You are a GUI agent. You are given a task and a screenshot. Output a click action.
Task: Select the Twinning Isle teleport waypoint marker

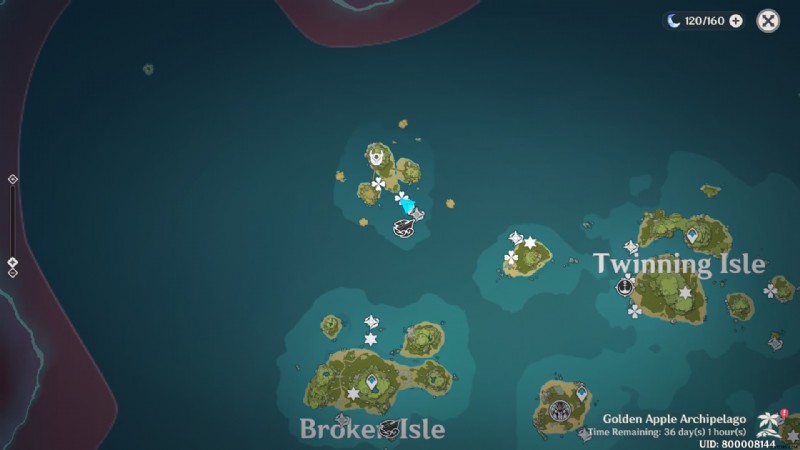[692, 235]
